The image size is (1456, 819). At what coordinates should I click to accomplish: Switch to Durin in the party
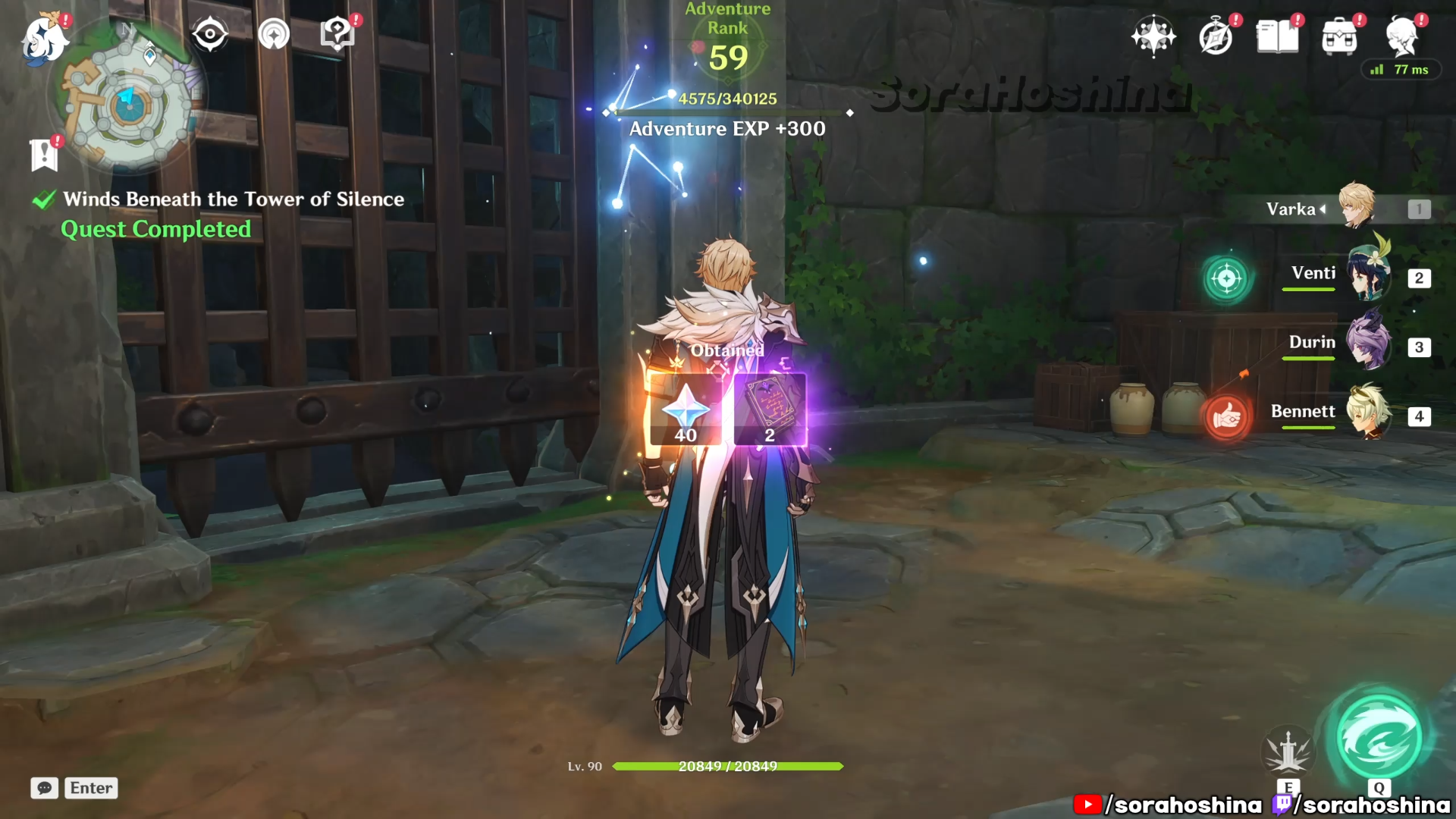[x=1369, y=345]
